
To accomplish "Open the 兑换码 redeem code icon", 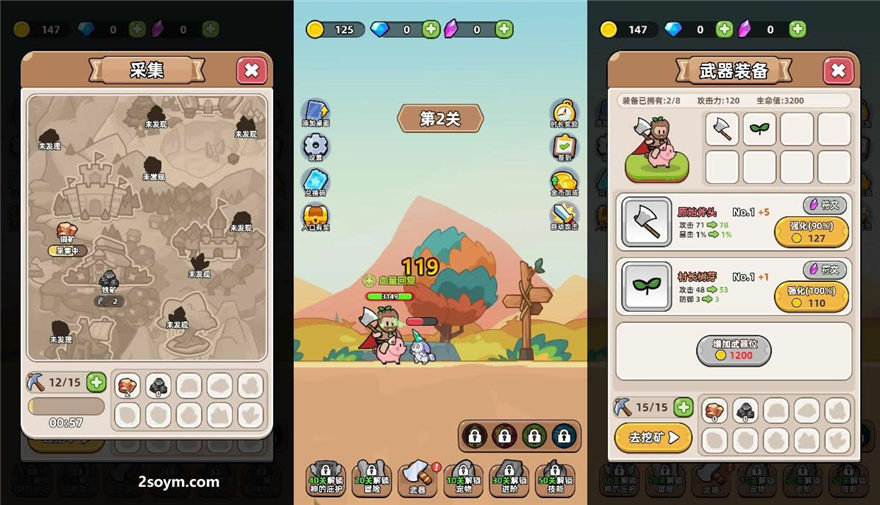I will (x=316, y=182).
